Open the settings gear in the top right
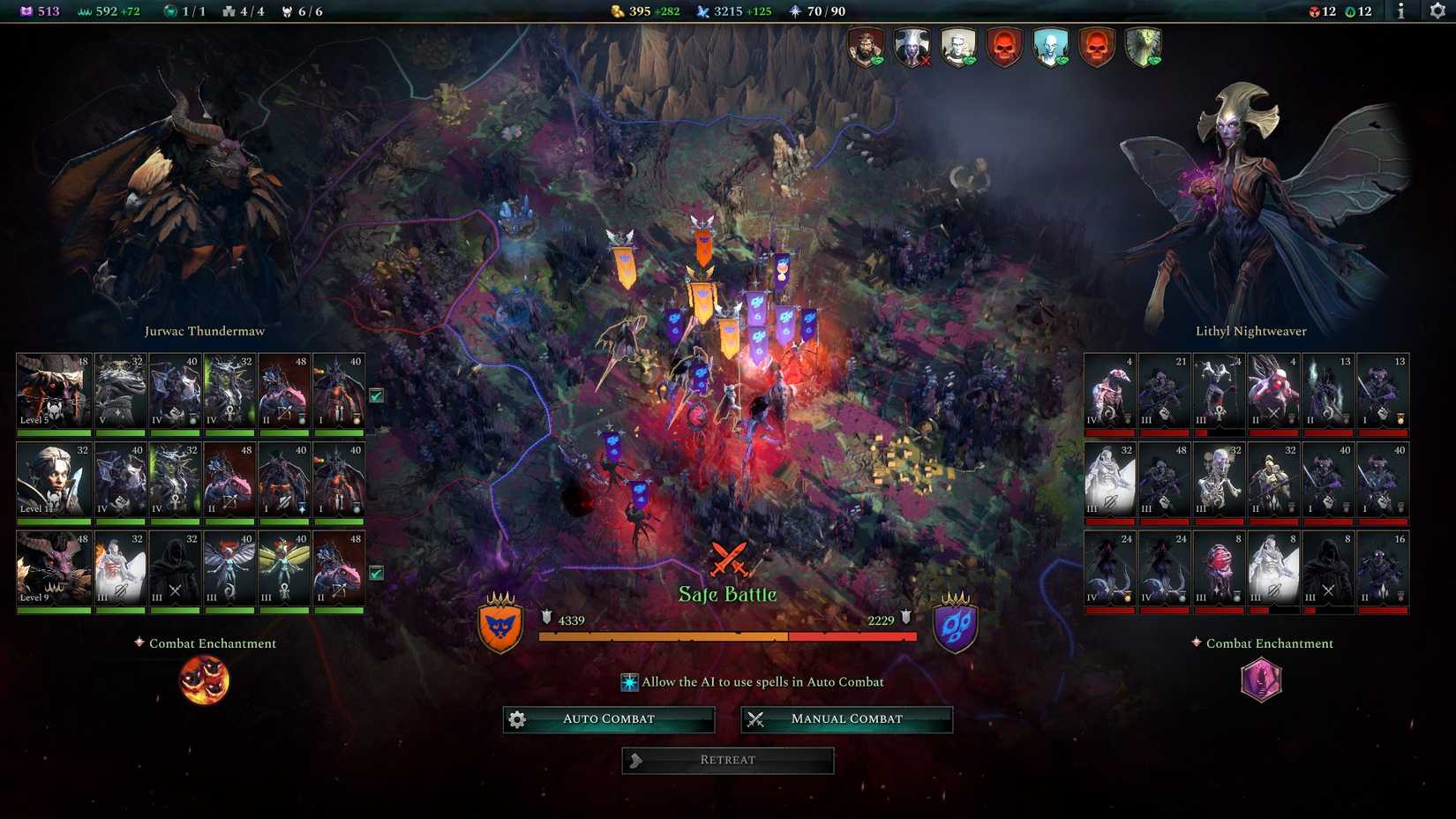1456x819 pixels. 1436,12
